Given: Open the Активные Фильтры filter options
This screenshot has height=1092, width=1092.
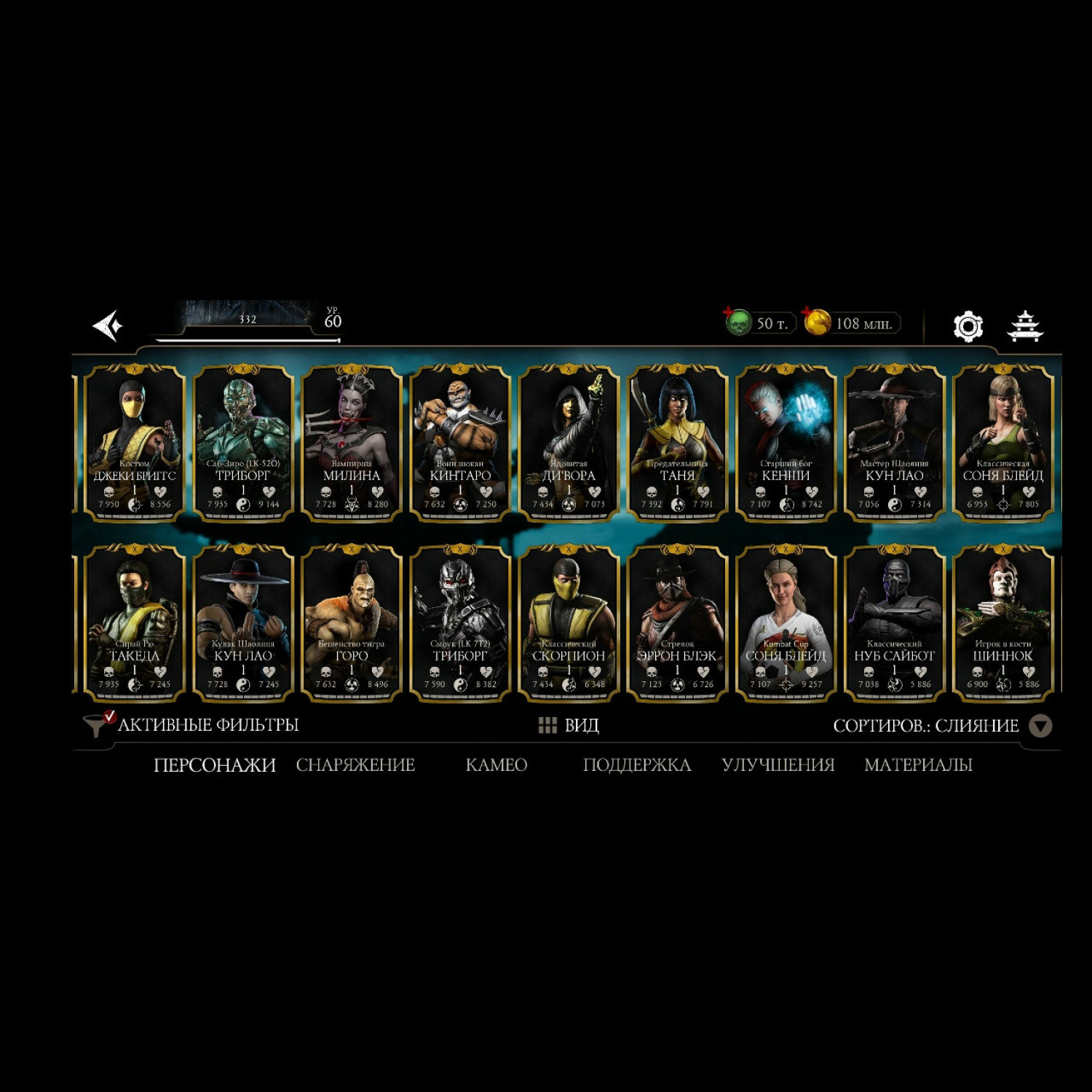Looking at the screenshot, I should coord(192,725).
